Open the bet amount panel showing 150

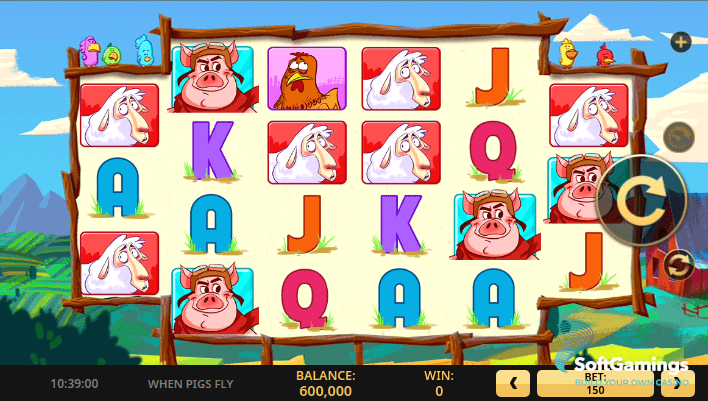[x=595, y=383]
